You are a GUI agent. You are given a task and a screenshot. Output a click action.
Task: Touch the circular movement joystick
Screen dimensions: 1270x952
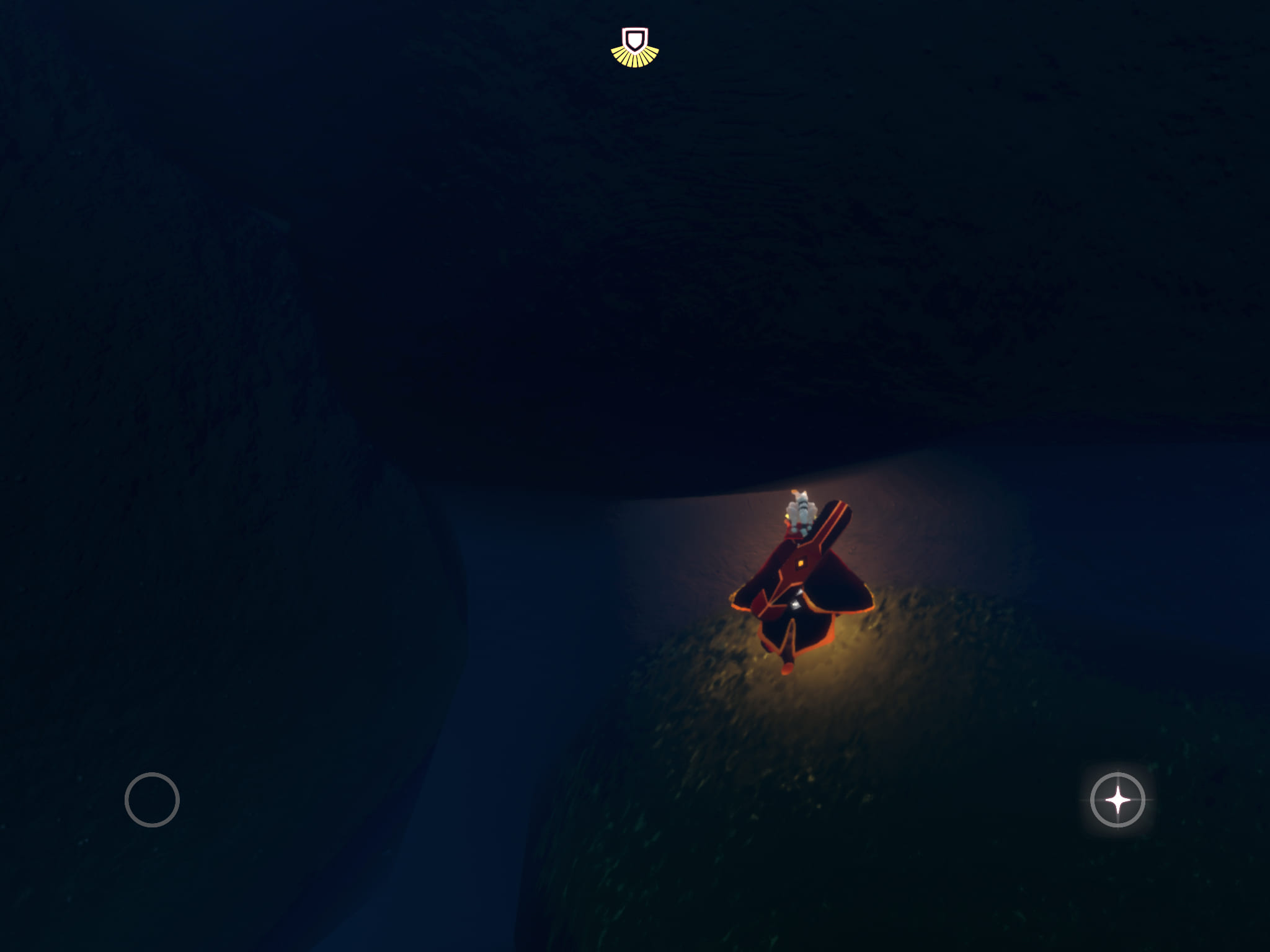click(x=152, y=800)
